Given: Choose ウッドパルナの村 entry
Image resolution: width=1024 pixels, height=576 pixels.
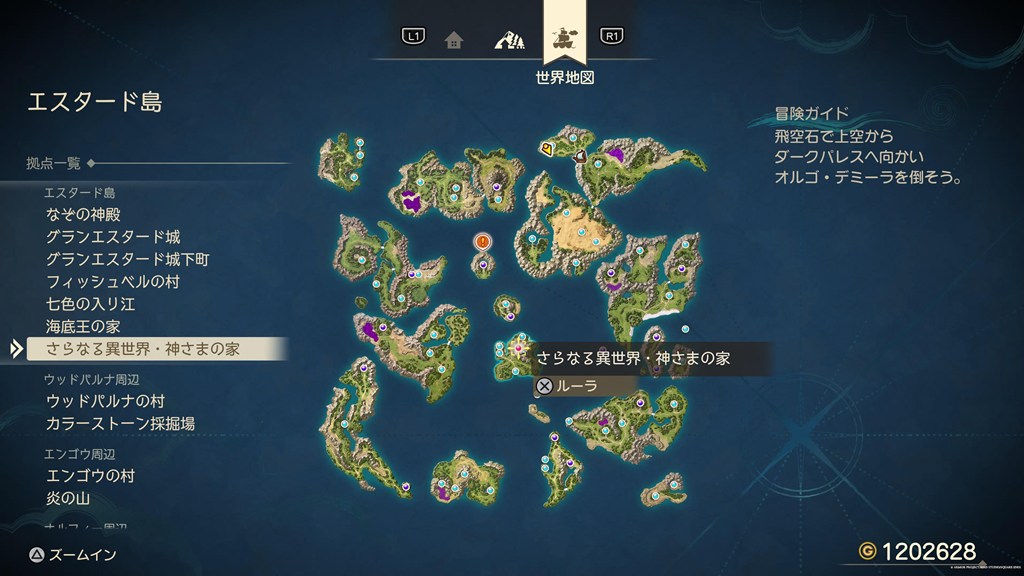Looking at the screenshot, I should pos(105,401).
